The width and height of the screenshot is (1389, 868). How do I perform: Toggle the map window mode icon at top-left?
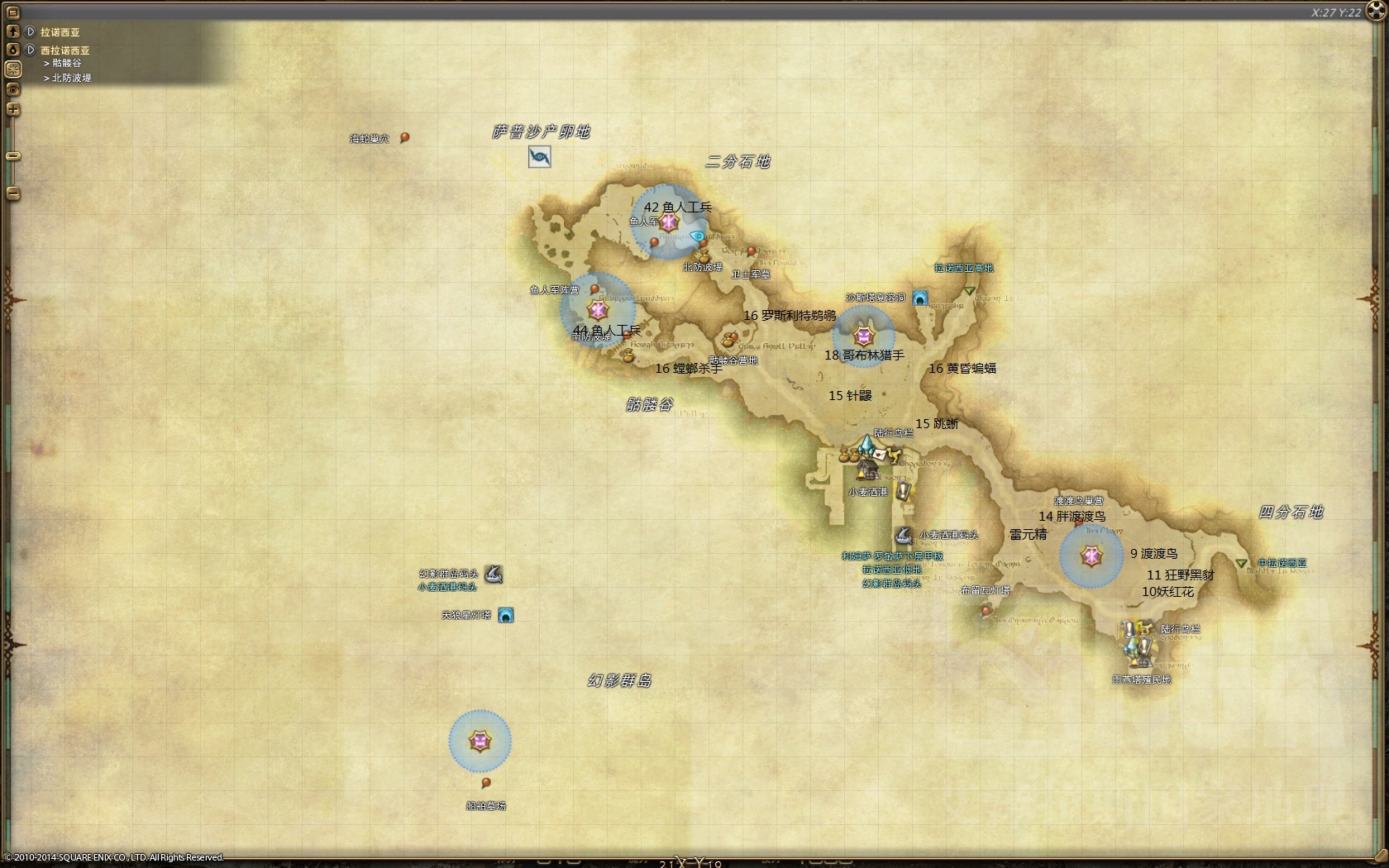12,11
